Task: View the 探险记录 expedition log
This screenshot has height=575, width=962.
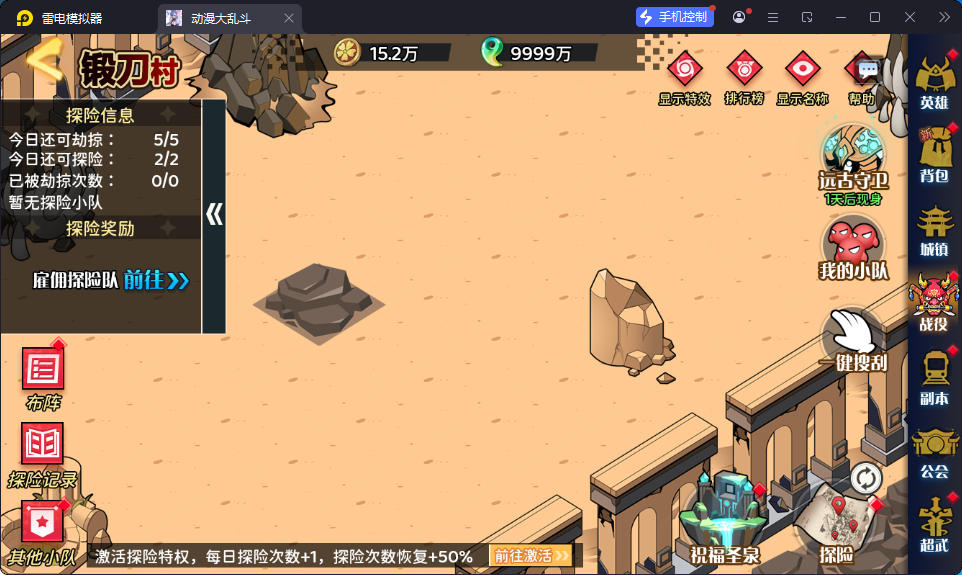Action: tap(43, 451)
